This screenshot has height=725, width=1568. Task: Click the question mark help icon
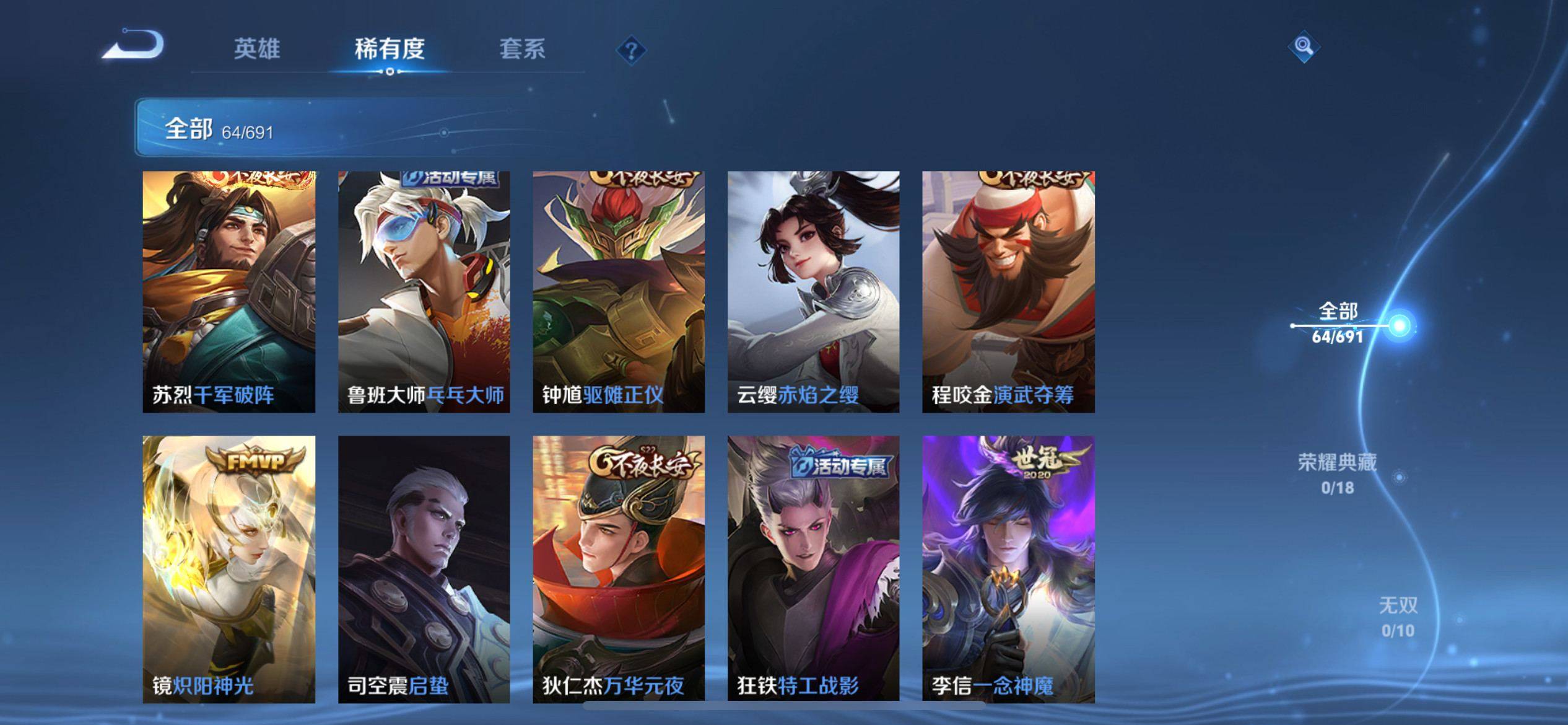[631, 50]
